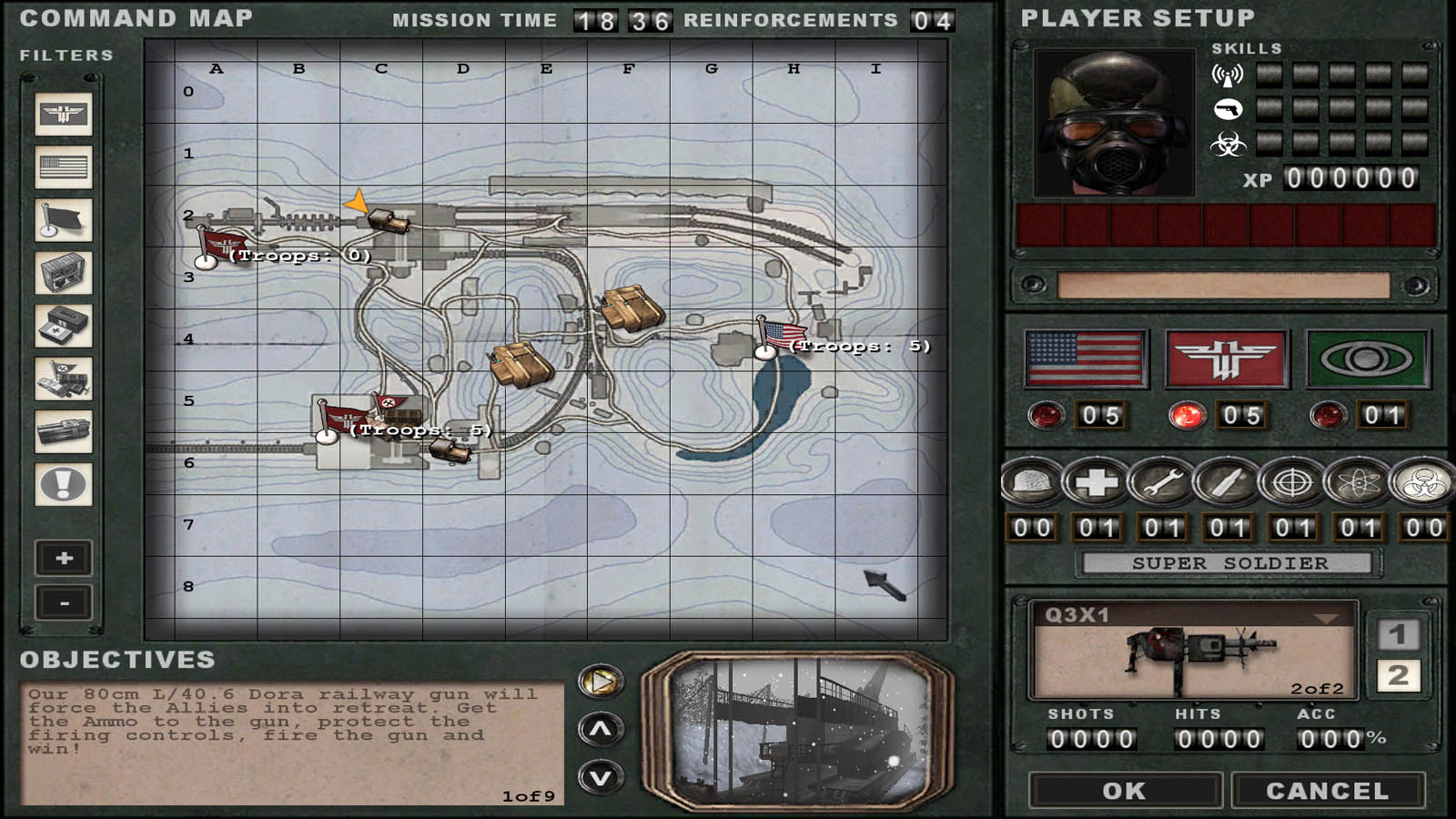
Task: Zoom out the command map
Action: click(x=64, y=602)
